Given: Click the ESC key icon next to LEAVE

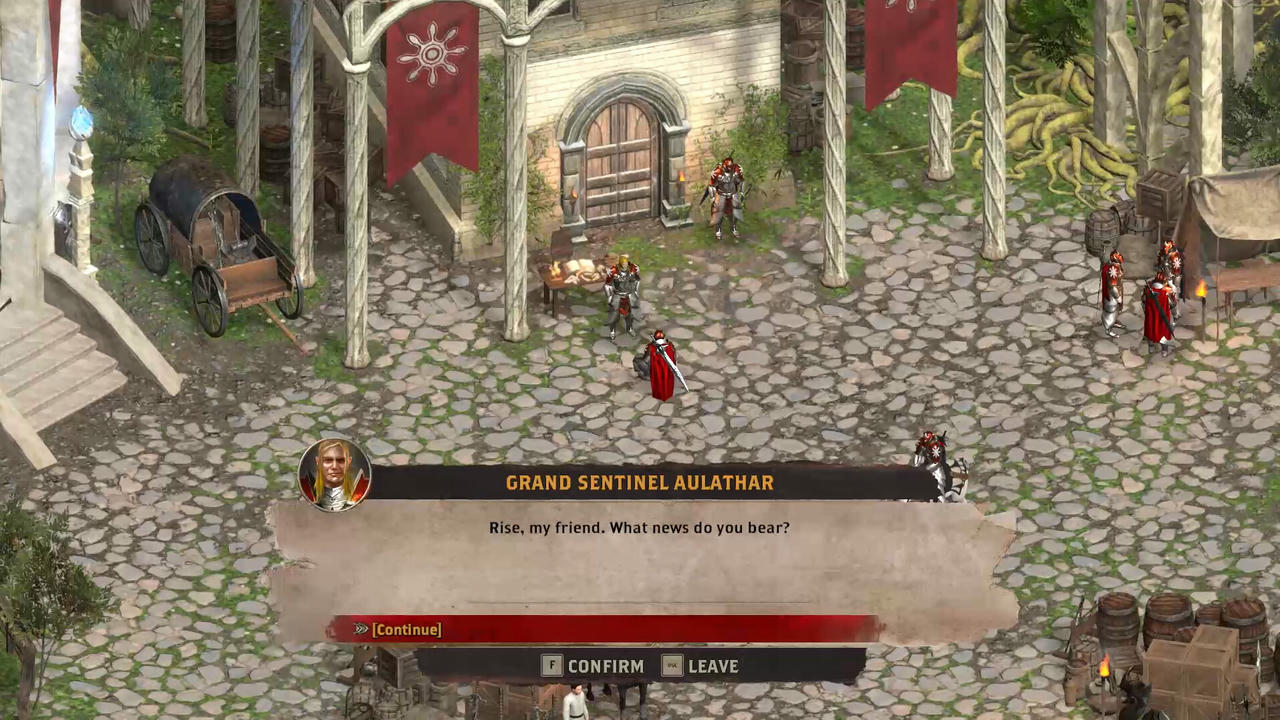Looking at the screenshot, I should click(x=671, y=666).
